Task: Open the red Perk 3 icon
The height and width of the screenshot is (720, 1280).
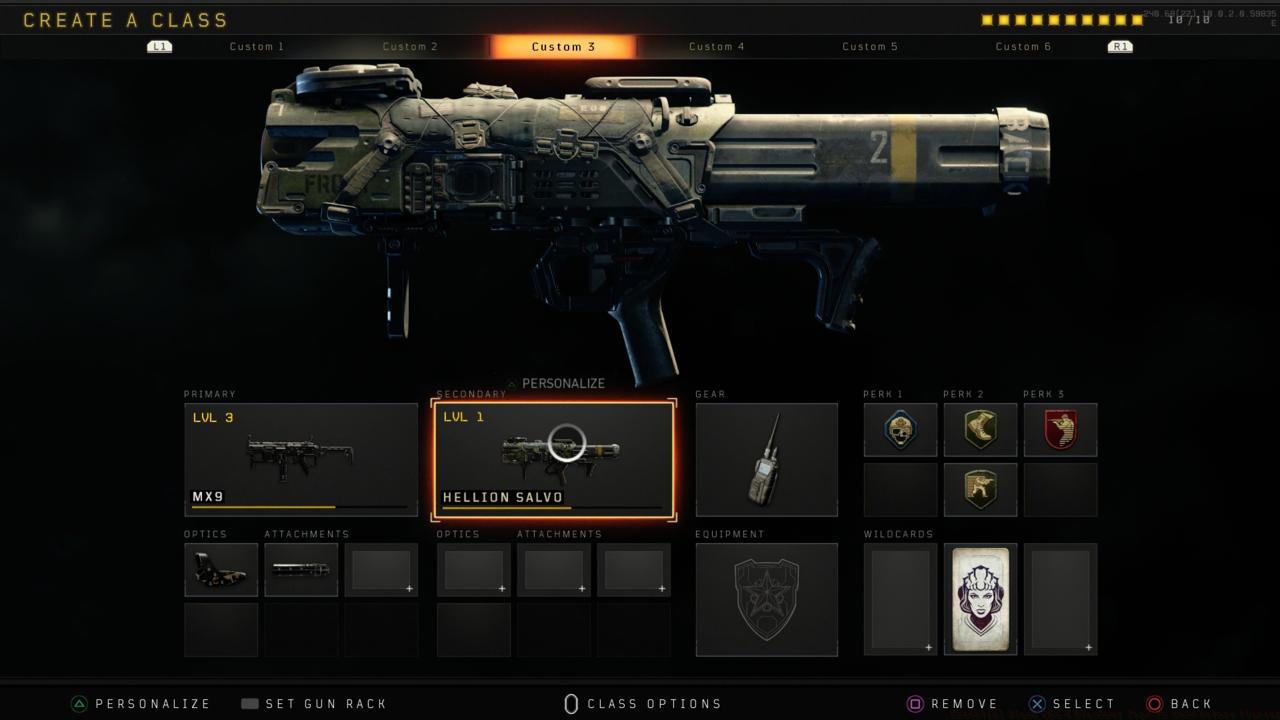Action: 1060,429
